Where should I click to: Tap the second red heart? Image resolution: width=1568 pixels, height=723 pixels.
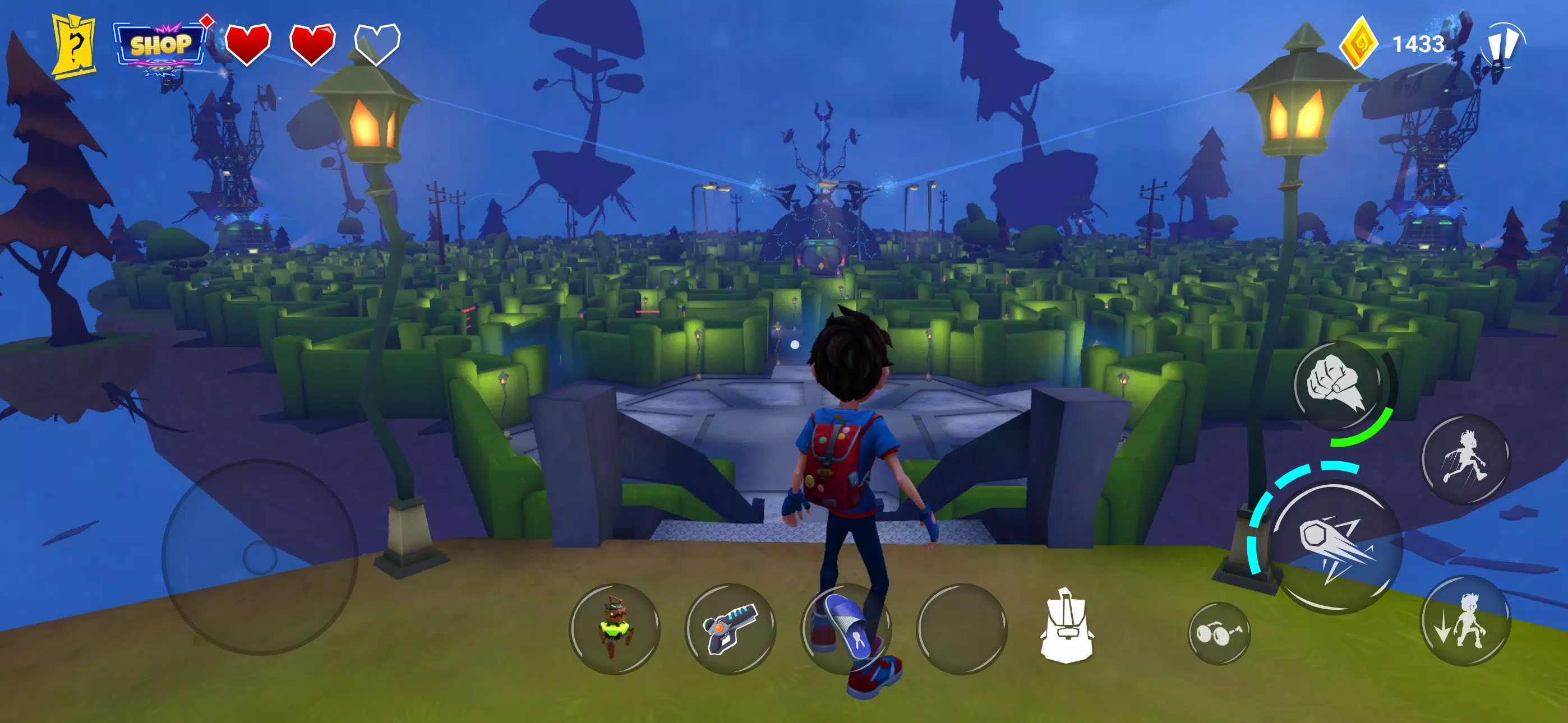[x=312, y=44]
